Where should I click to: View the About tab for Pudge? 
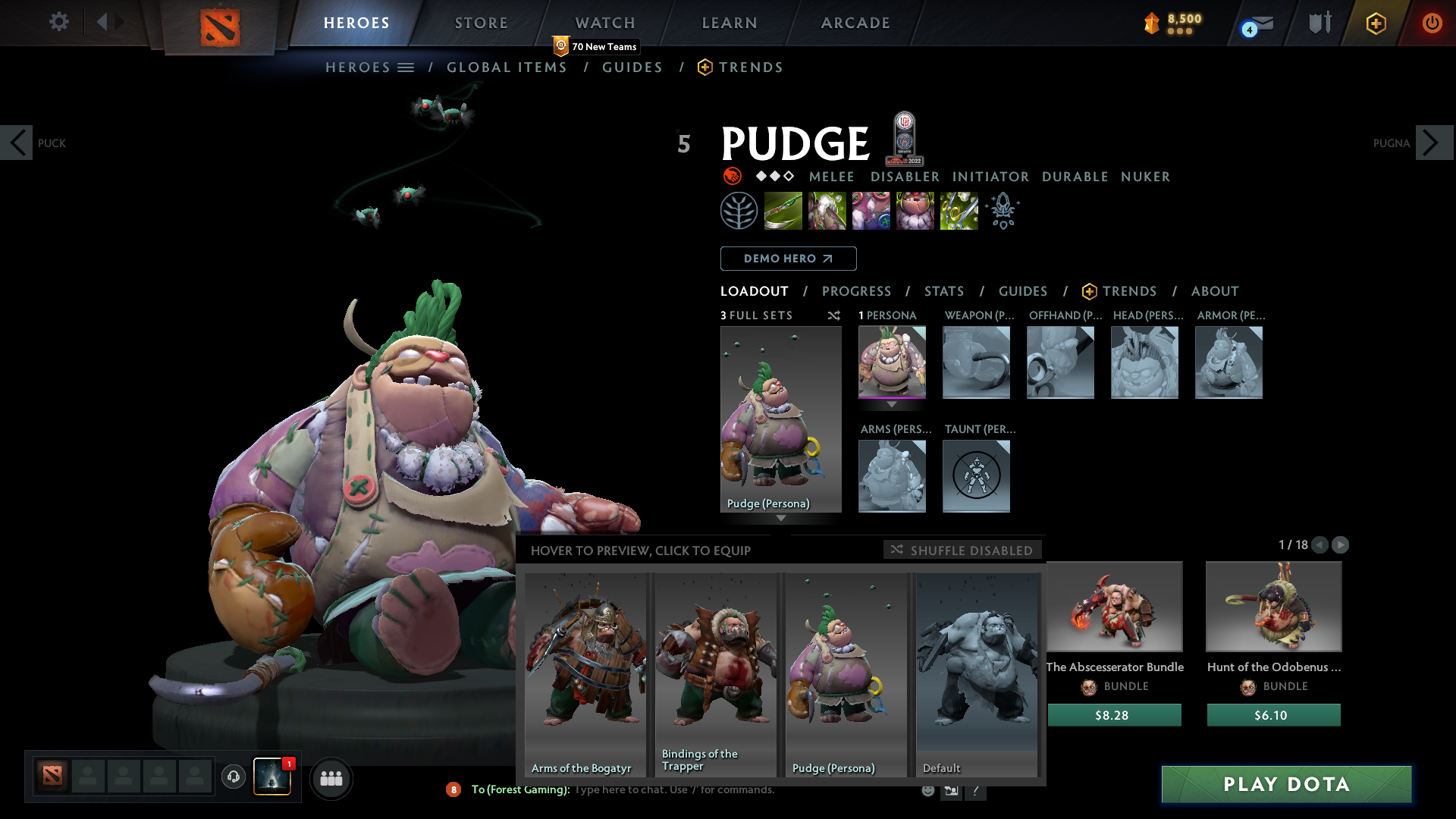(x=1215, y=291)
